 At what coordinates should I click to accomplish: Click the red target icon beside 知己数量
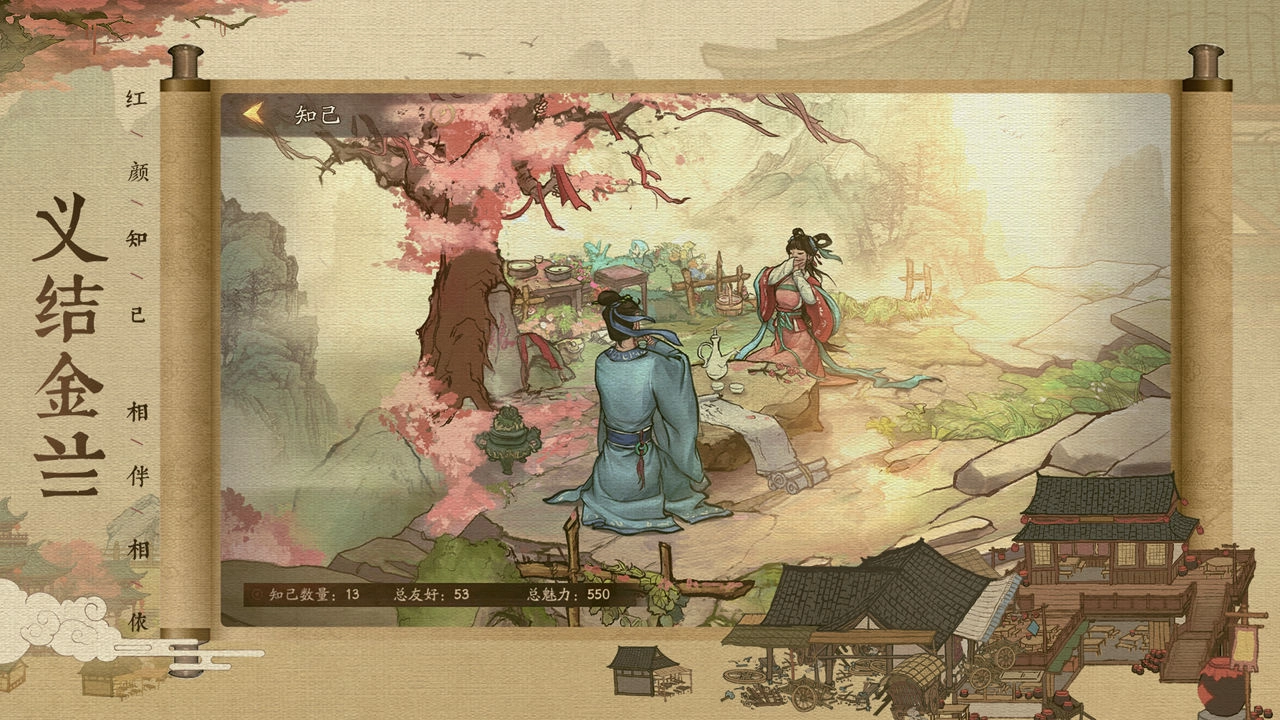(x=257, y=594)
